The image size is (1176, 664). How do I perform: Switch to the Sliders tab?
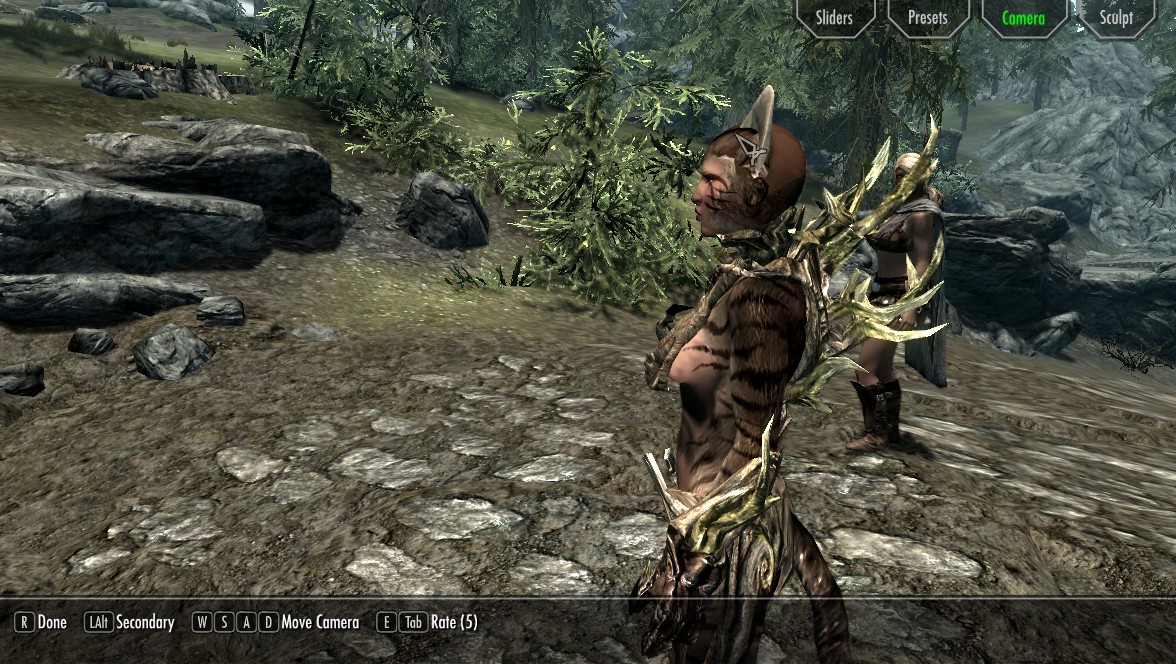point(834,17)
